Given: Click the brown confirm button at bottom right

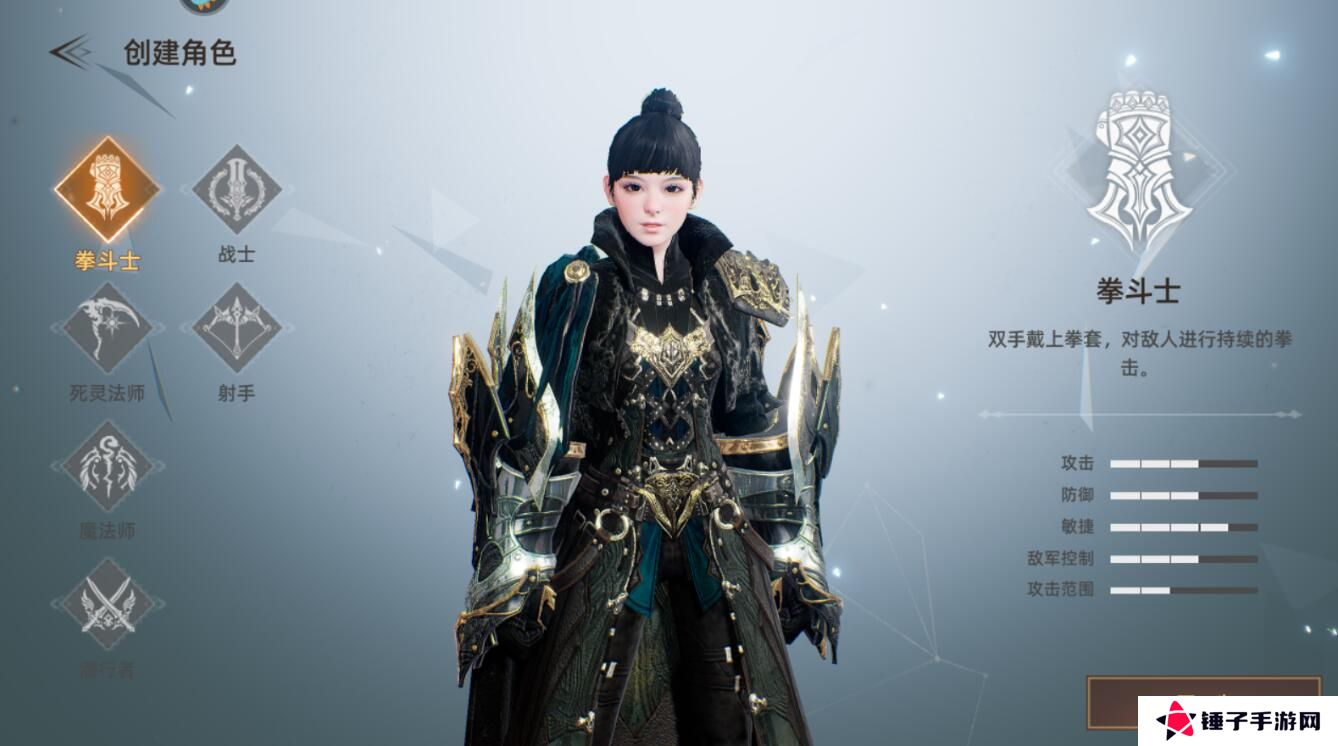Looking at the screenshot, I should tap(1112, 700).
